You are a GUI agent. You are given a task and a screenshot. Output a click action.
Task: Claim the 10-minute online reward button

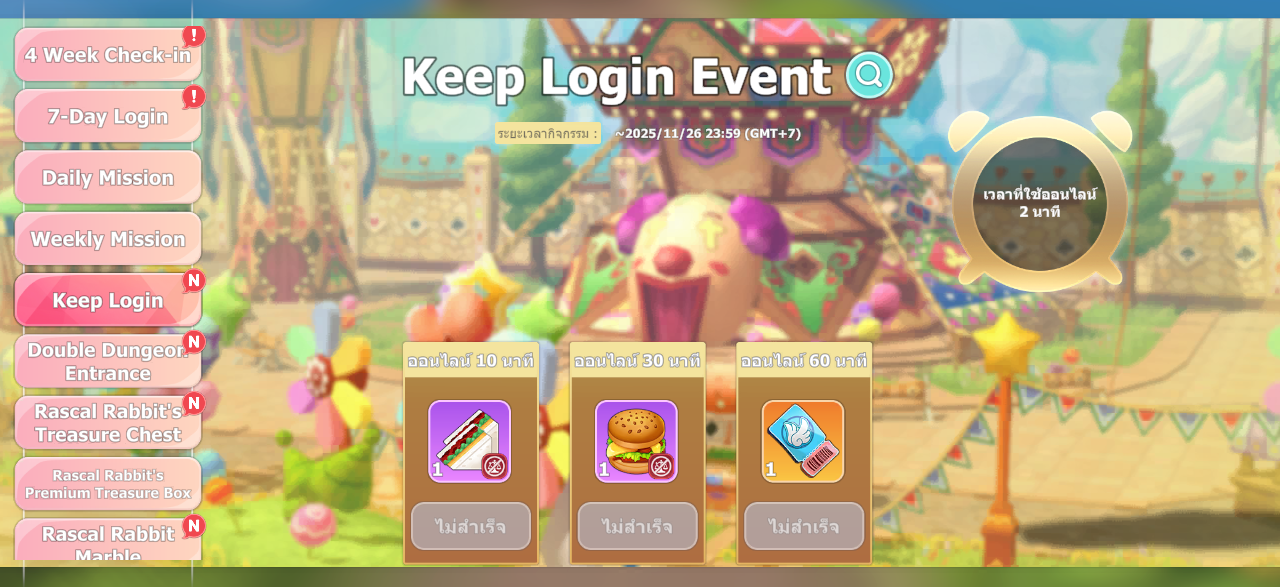pyautogui.click(x=471, y=526)
